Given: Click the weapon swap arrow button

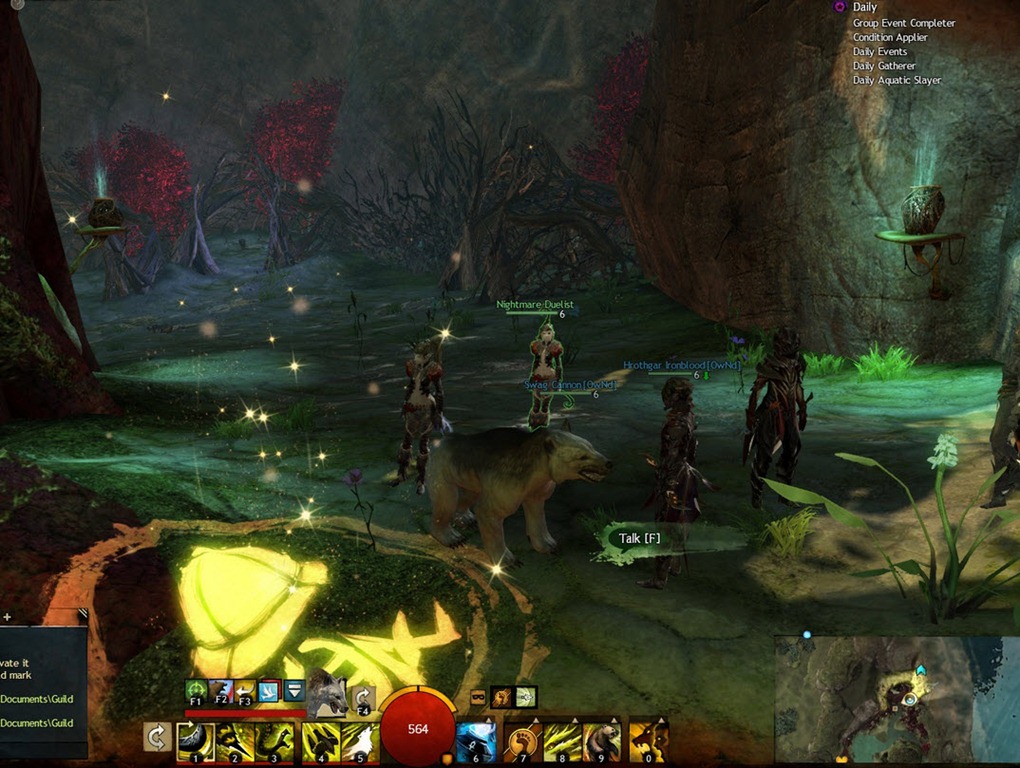Looking at the screenshot, I should pyautogui.click(x=156, y=738).
